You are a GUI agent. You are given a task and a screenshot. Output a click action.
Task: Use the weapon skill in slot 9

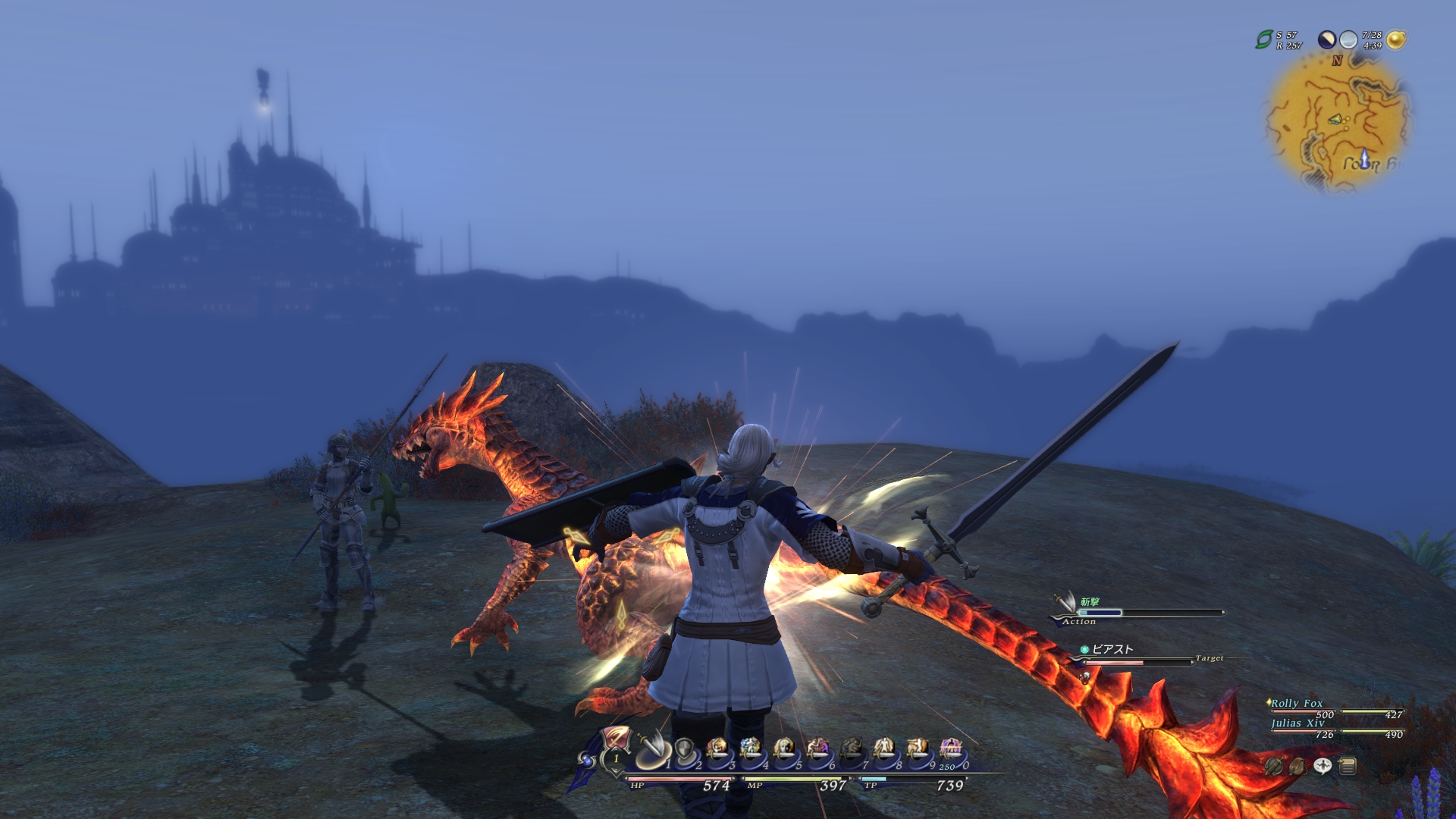coord(918,750)
